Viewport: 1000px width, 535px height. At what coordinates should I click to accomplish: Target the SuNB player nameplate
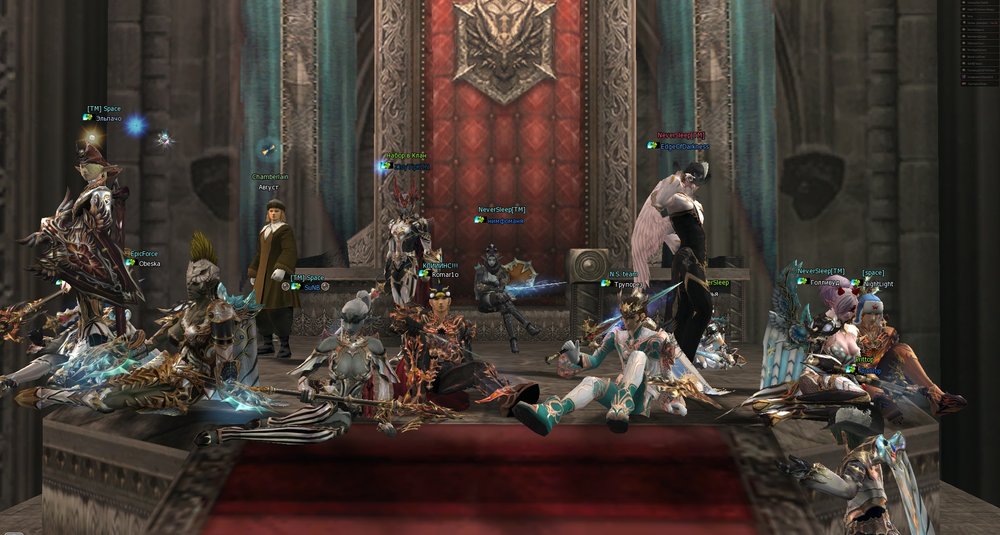311,287
